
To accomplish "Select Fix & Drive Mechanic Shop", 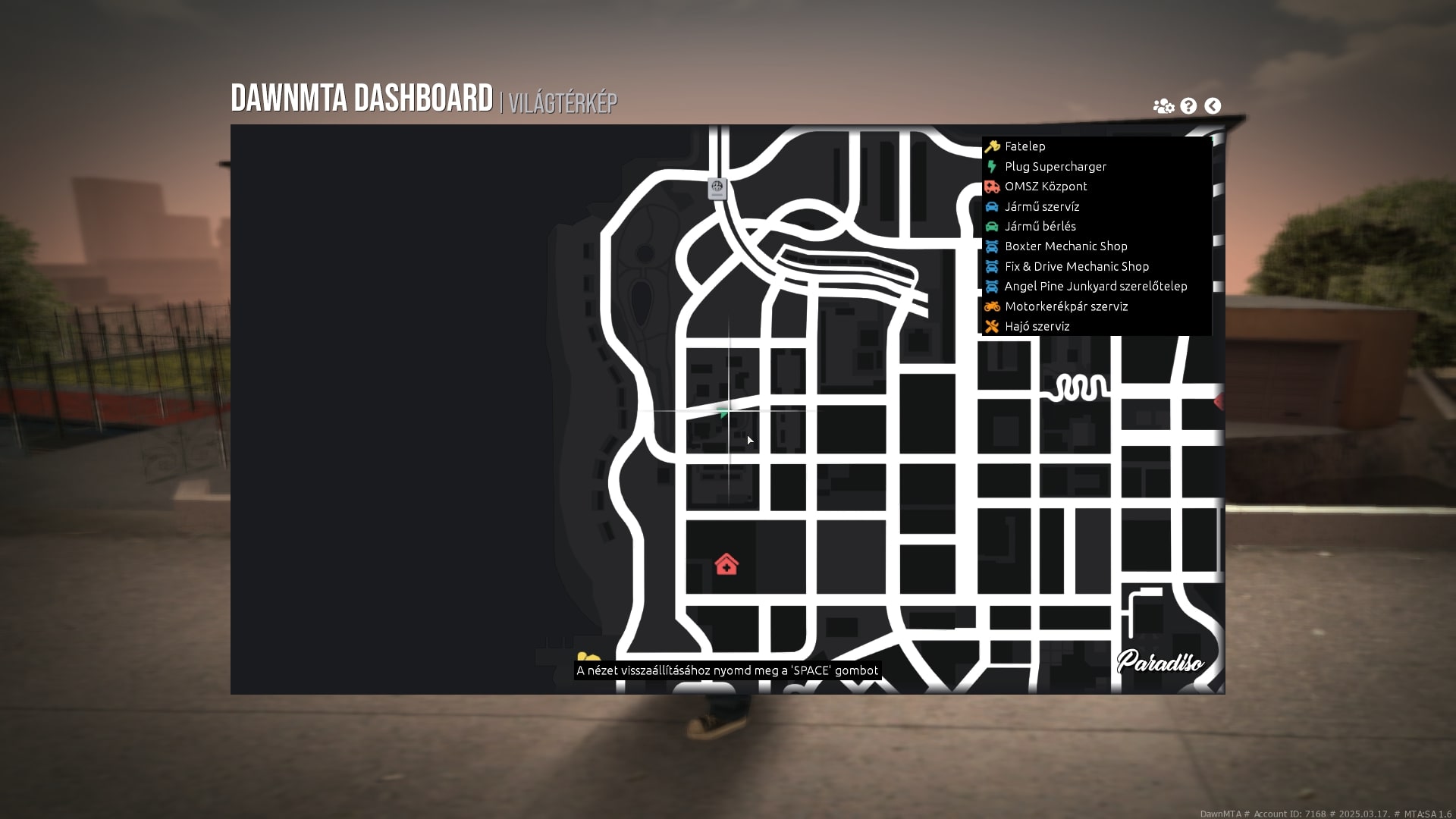I will (x=1076, y=266).
